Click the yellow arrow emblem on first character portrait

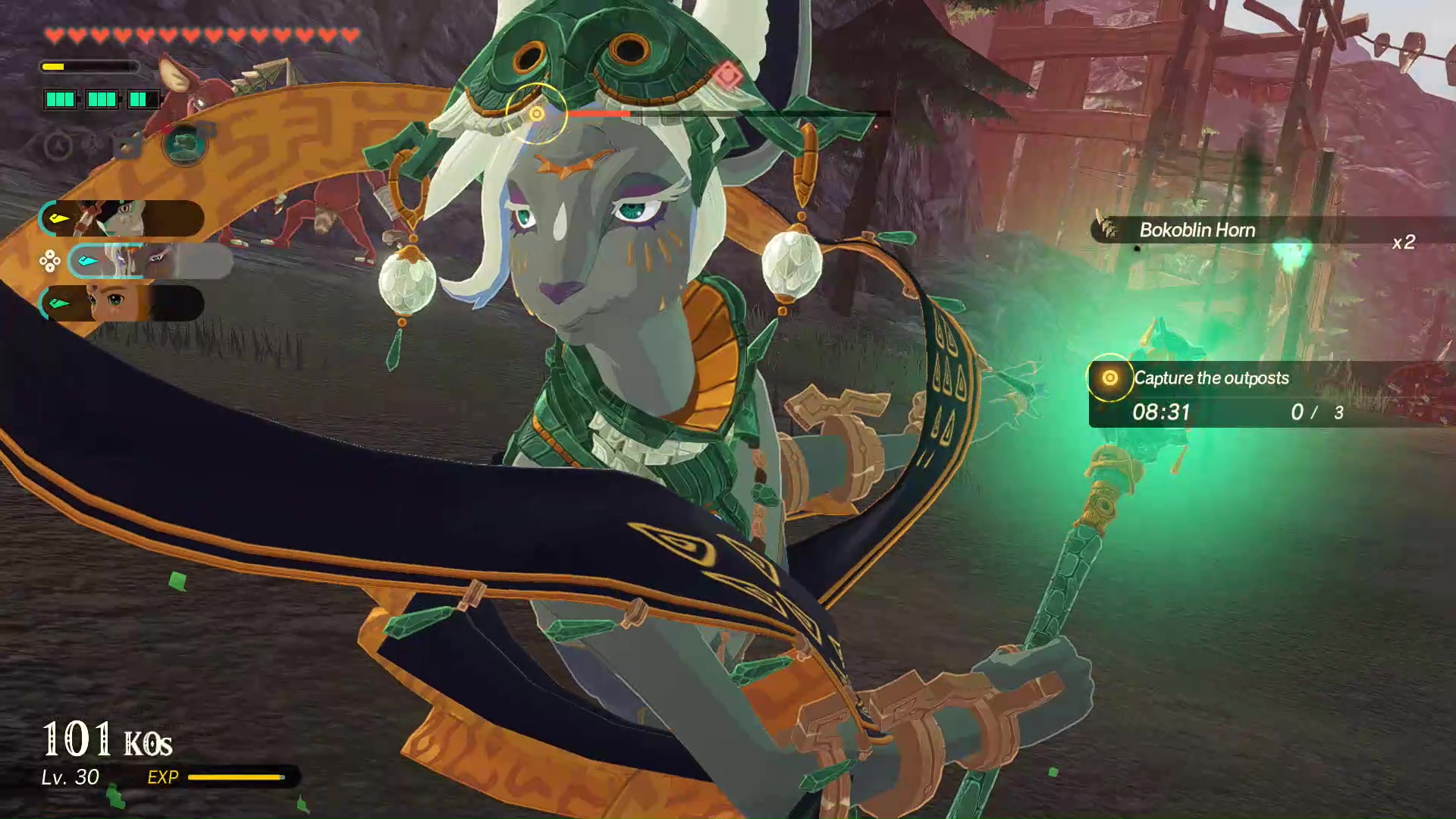tap(59, 218)
